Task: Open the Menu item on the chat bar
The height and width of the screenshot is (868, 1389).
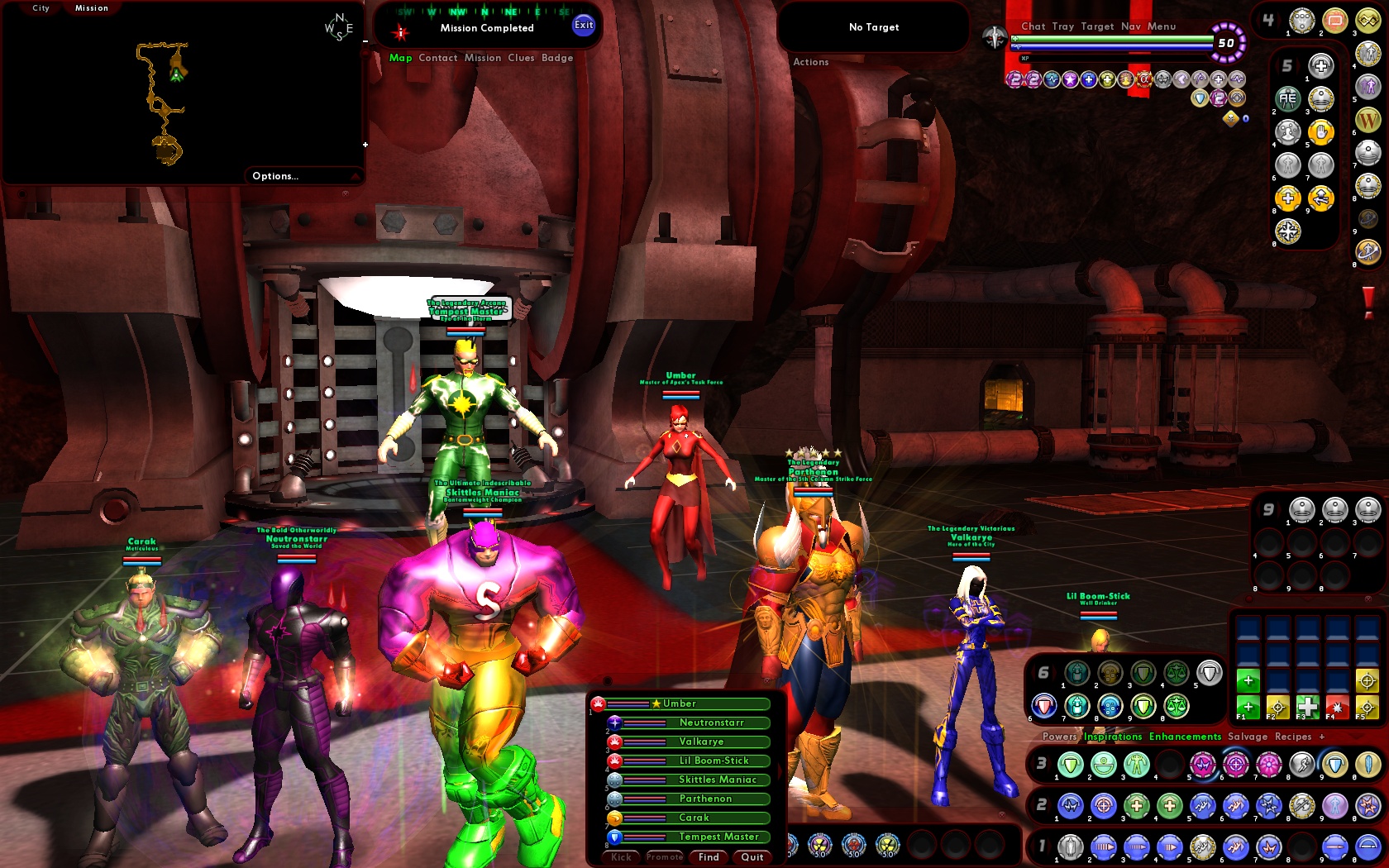Action: pos(1162,26)
